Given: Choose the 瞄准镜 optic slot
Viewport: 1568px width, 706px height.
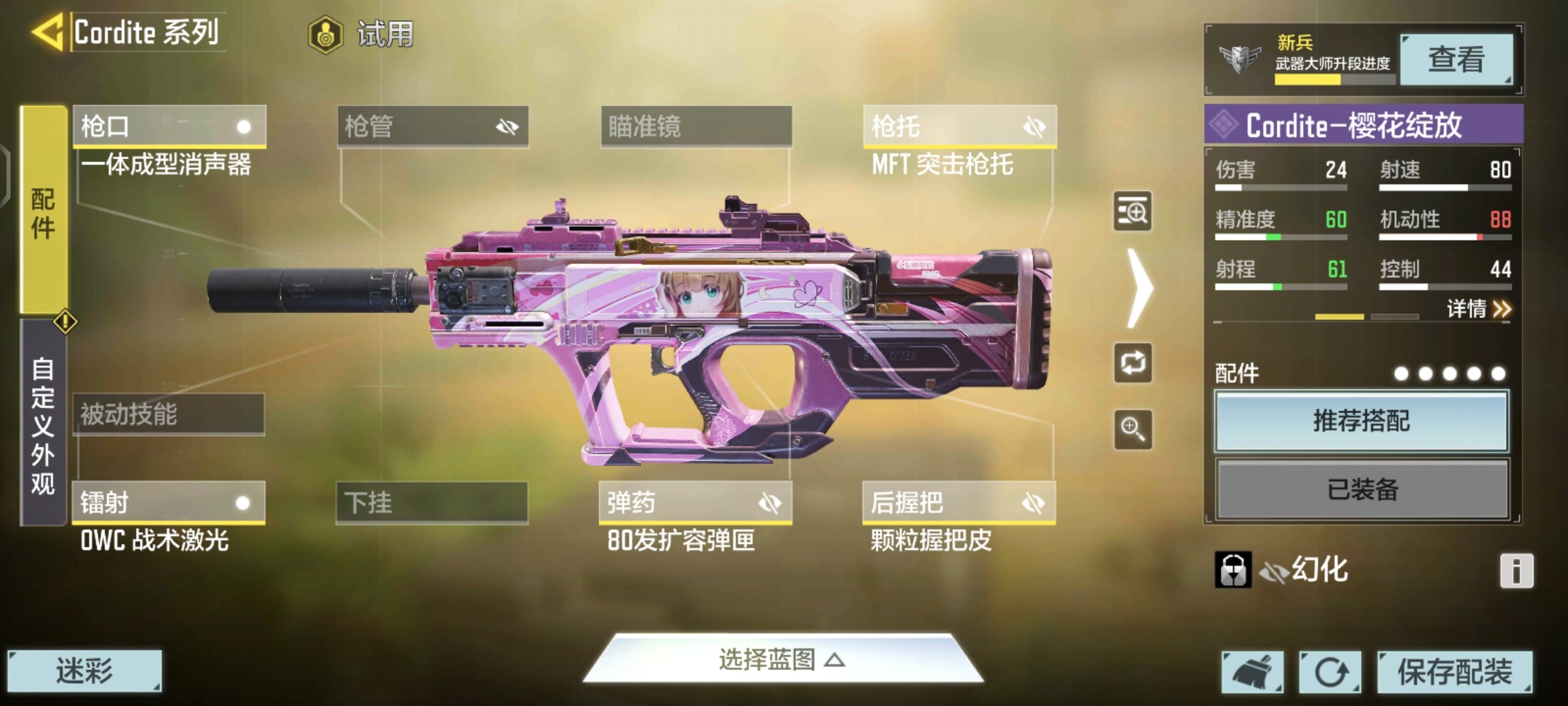Looking at the screenshot, I should click(x=696, y=126).
